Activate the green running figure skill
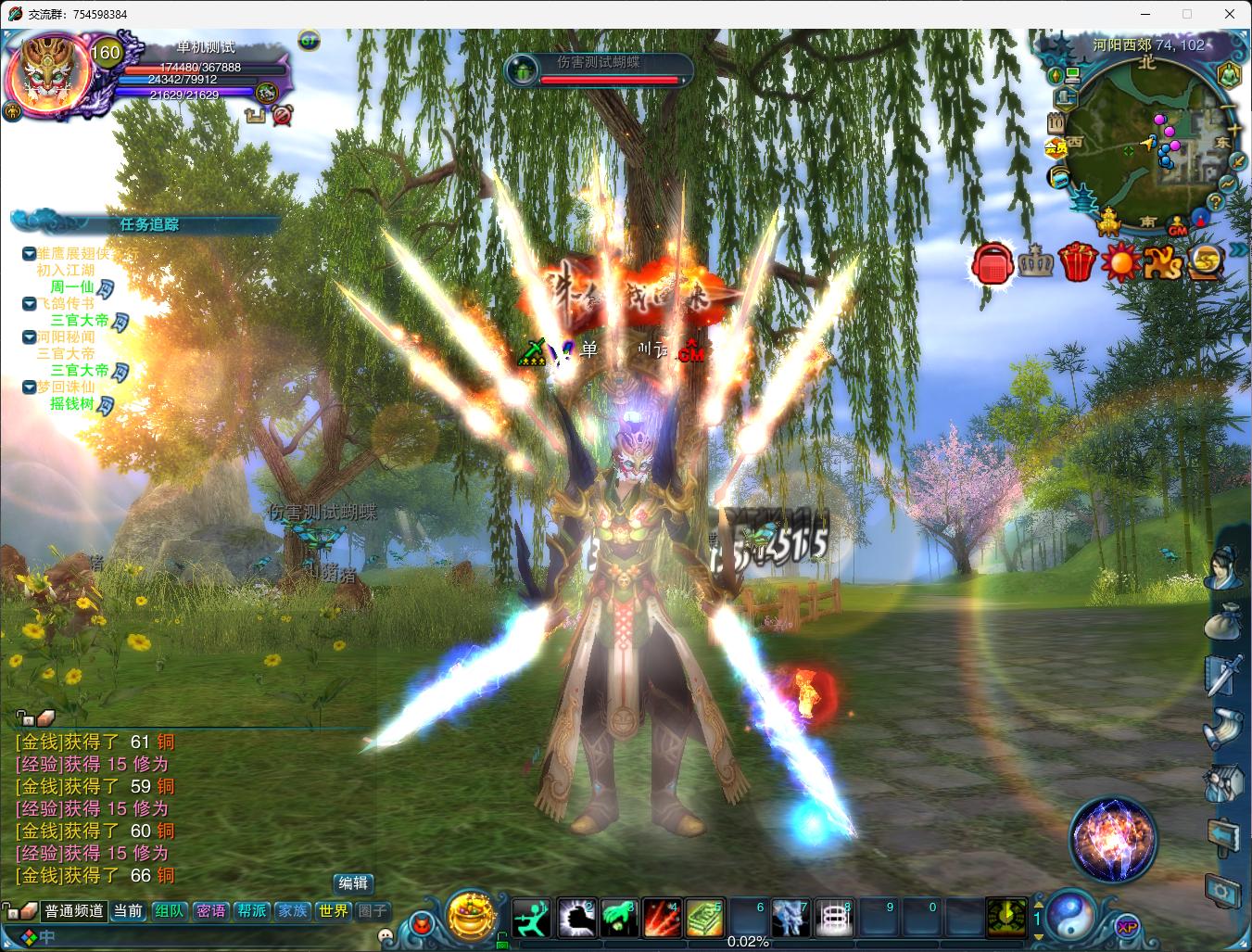The height and width of the screenshot is (952, 1252). [532, 918]
